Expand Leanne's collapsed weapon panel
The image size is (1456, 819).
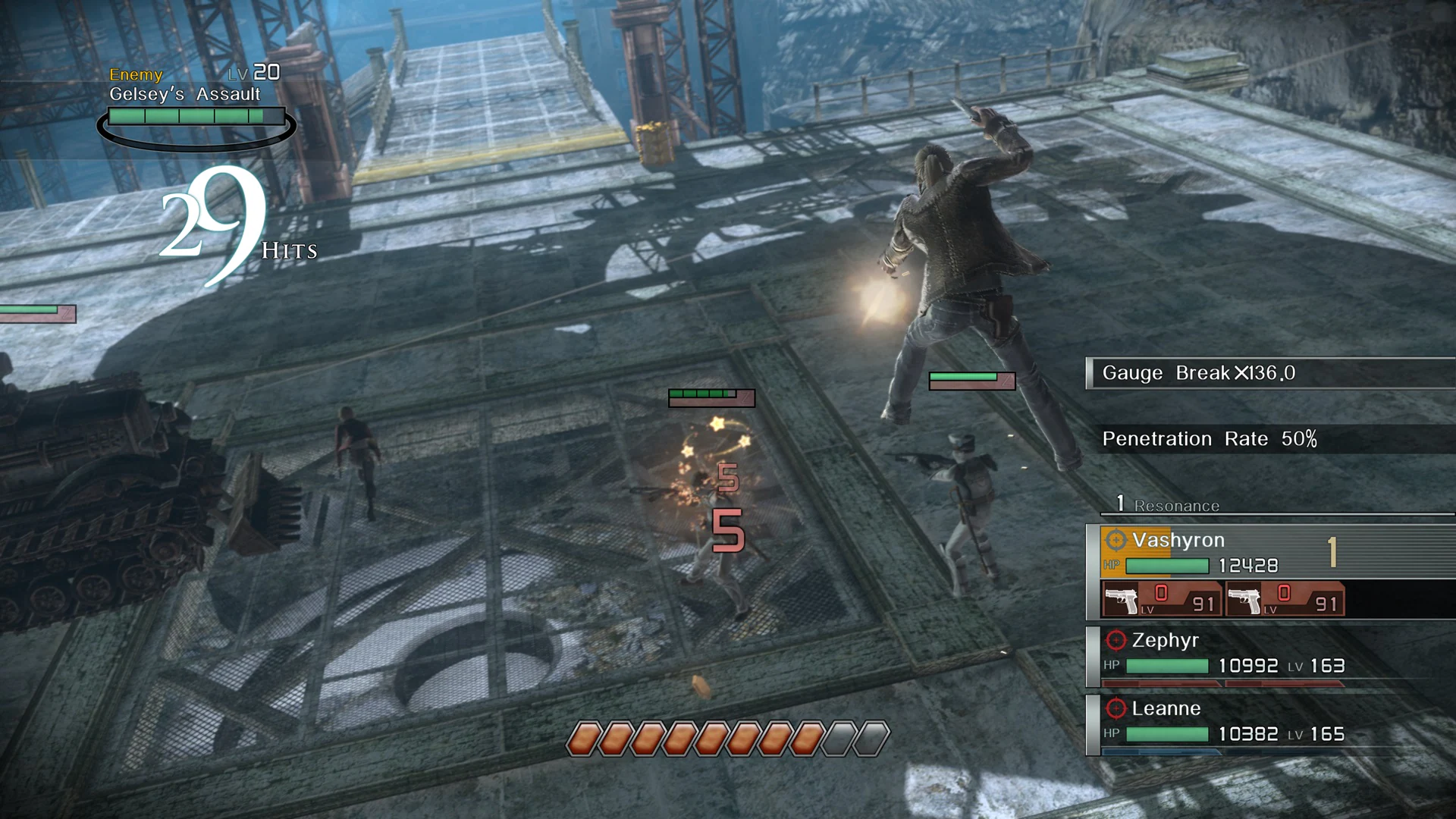[1160, 751]
